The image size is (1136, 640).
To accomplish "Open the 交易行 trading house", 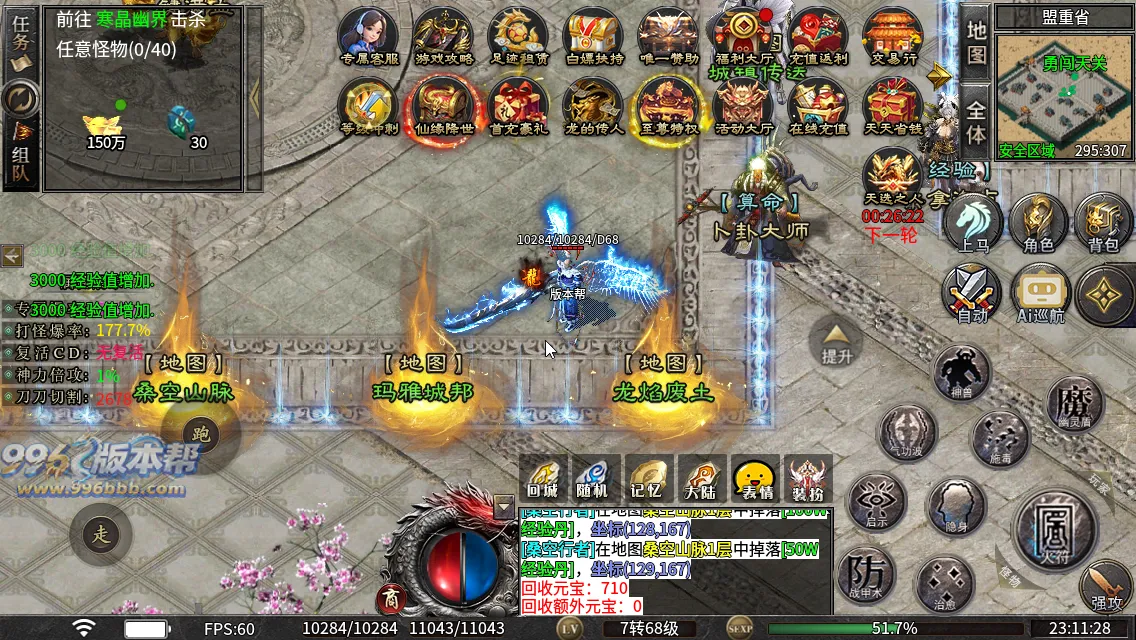I will pyautogui.click(x=892, y=35).
